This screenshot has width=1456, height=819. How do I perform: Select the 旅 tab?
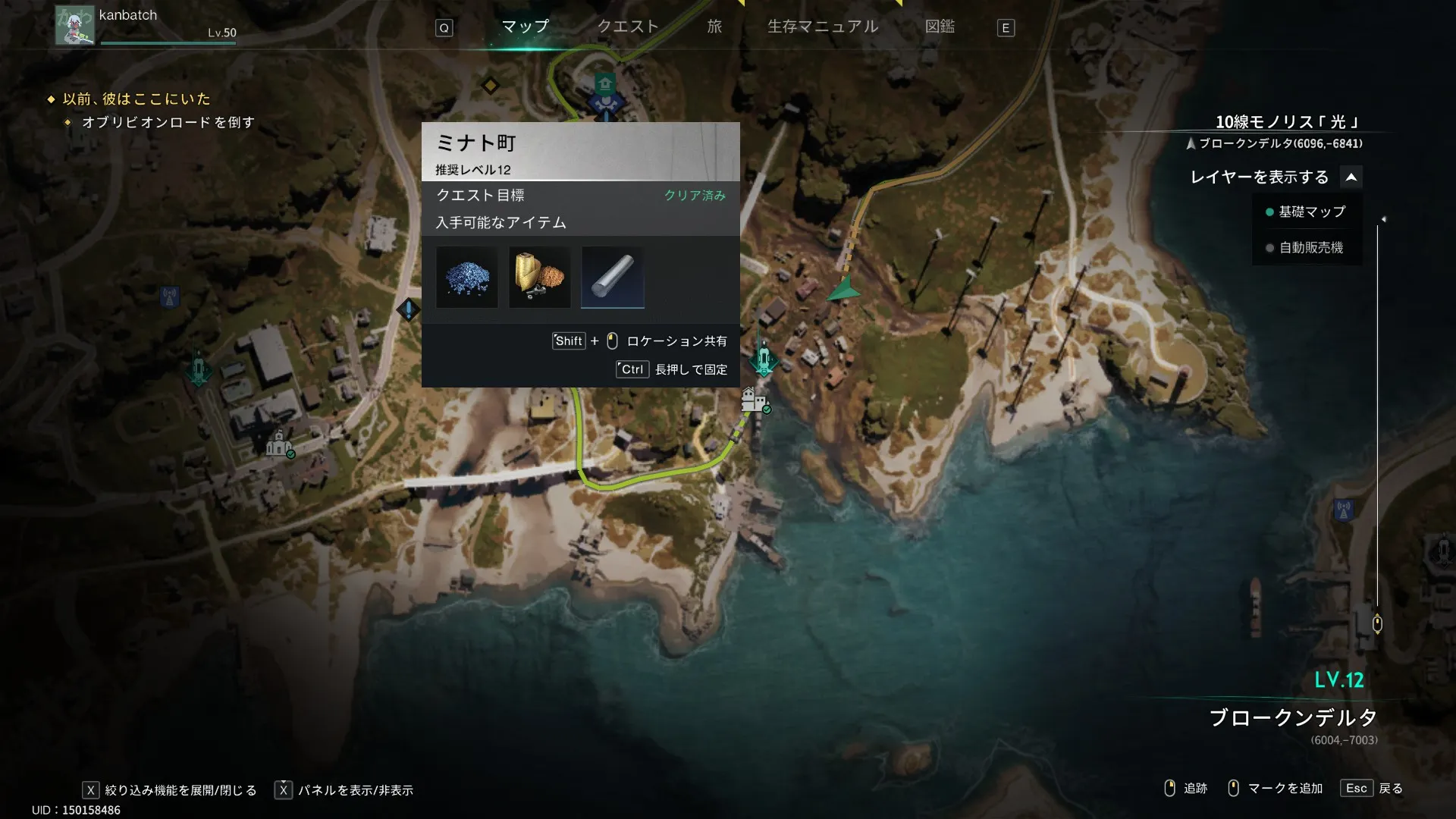tap(714, 27)
